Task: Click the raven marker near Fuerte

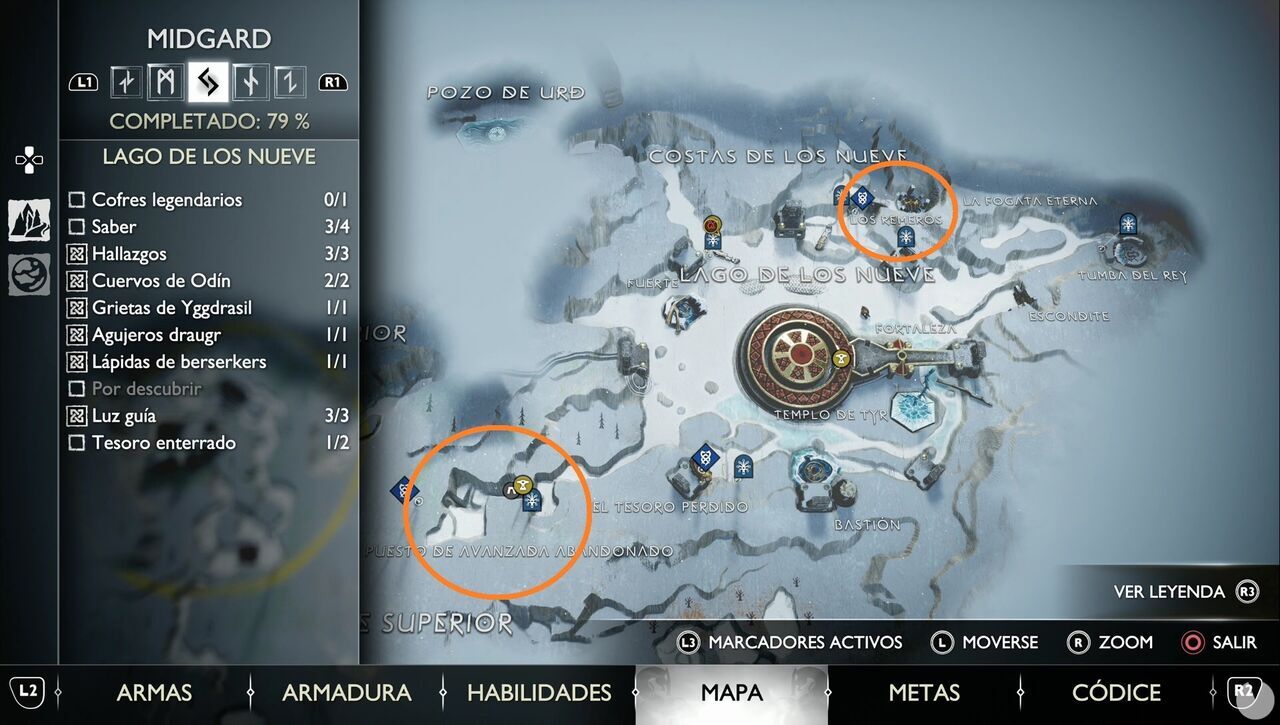Action: pos(712,226)
